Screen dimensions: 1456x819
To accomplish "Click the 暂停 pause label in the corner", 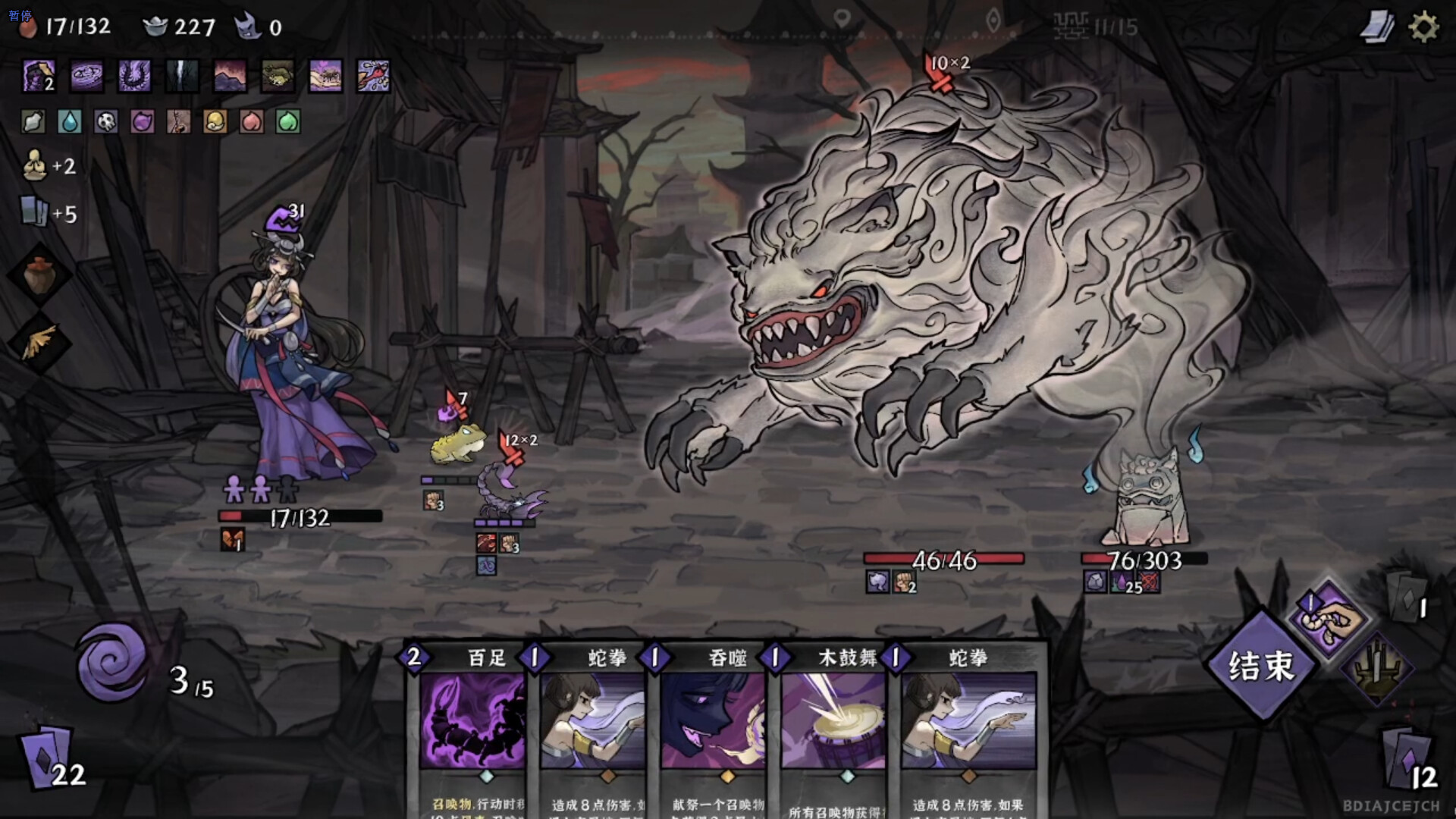I will [21, 14].
